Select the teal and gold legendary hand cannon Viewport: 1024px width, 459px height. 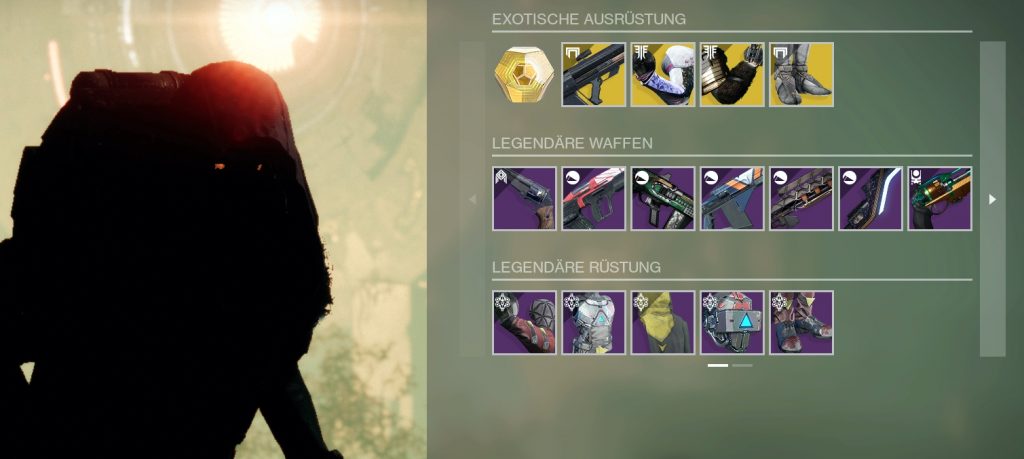pos(939,199)
